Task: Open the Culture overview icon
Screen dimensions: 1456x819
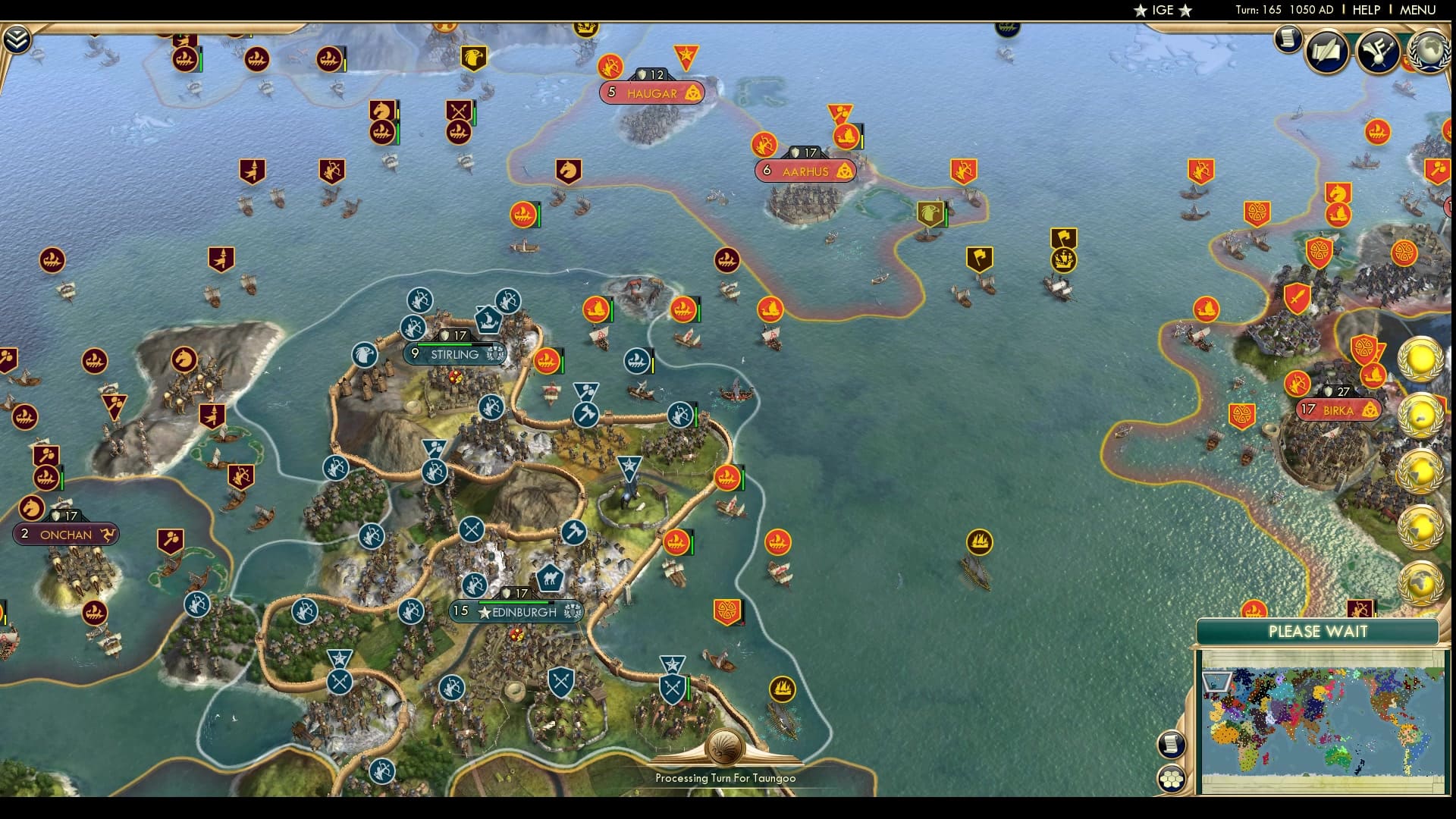Action: (x=1377, y=53)
